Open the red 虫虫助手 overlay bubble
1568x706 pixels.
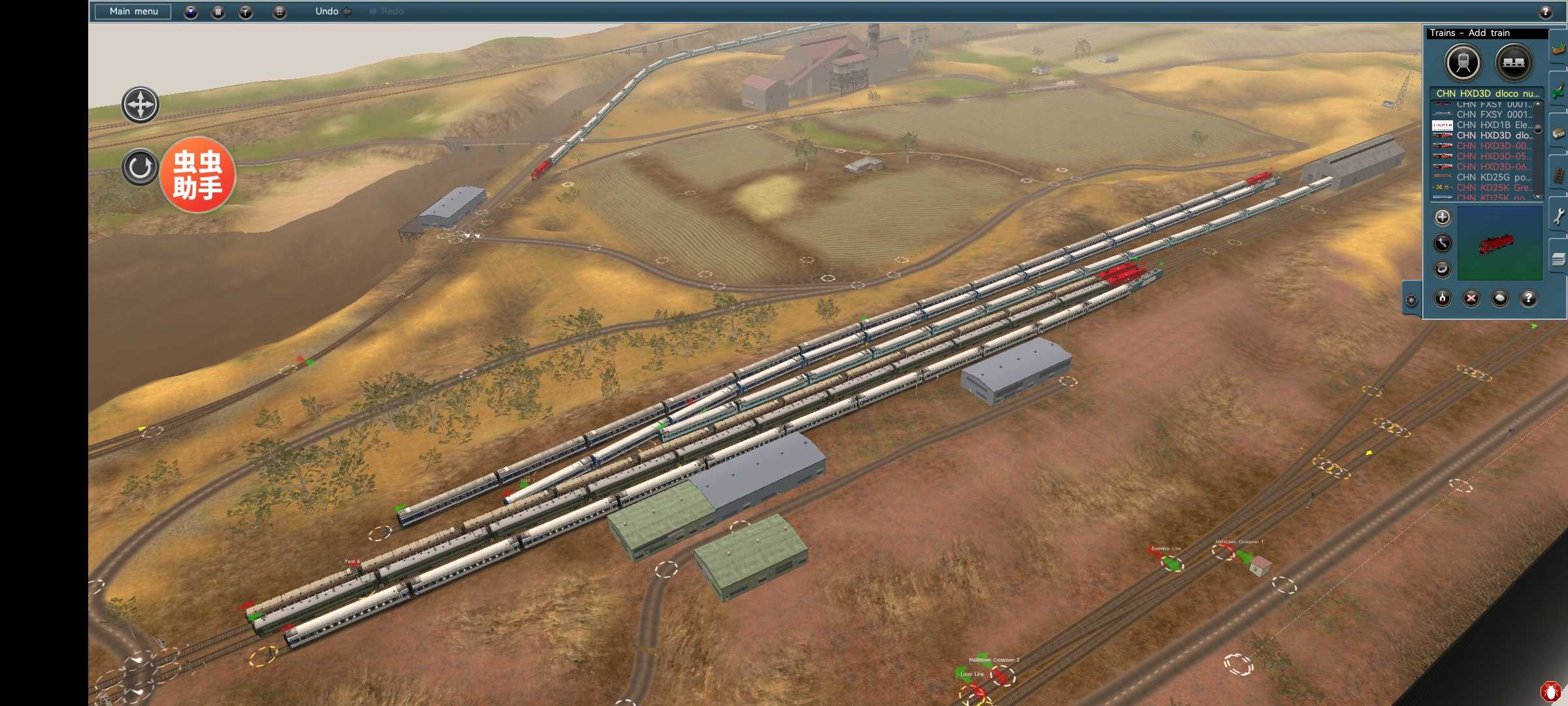[x=197, y=175]
